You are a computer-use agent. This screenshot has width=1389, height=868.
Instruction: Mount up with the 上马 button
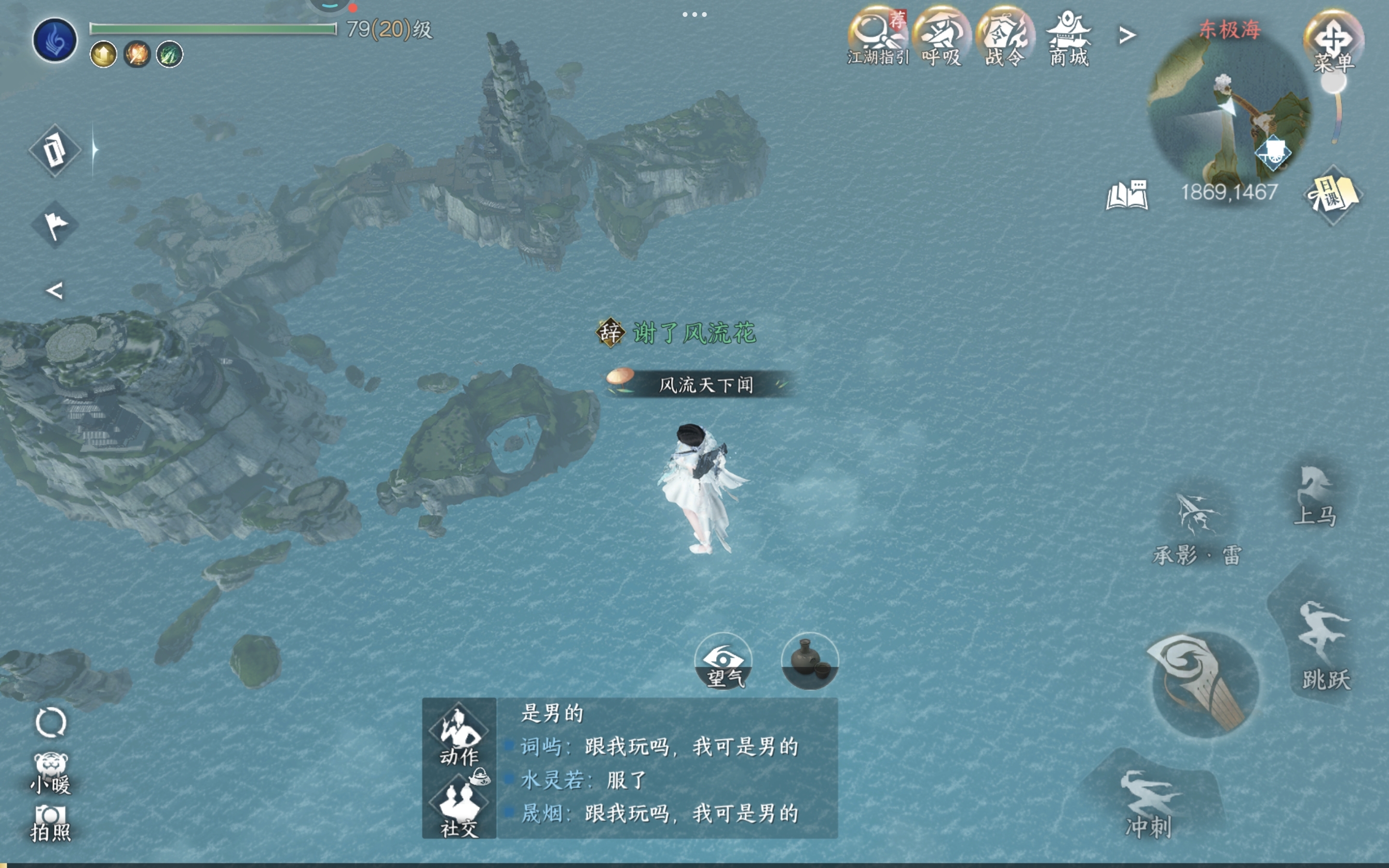click(1316, 495)
